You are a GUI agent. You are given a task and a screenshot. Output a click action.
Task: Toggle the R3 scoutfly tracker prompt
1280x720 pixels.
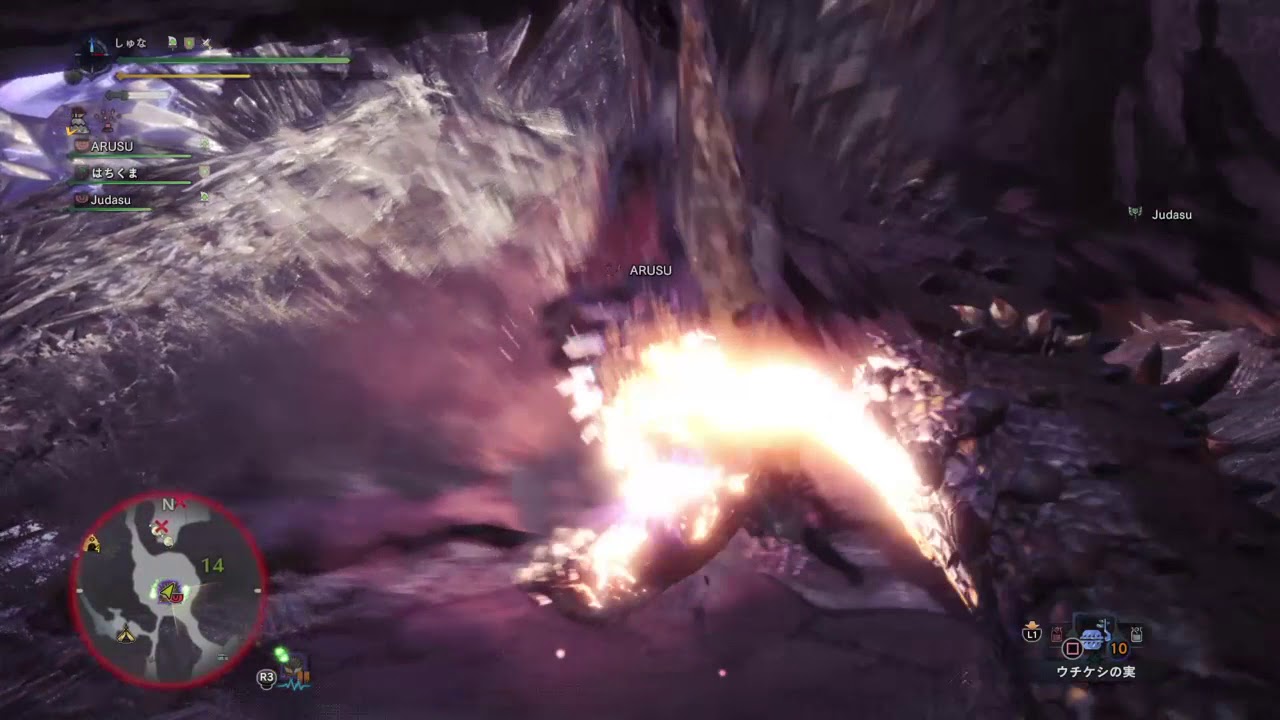264,677
